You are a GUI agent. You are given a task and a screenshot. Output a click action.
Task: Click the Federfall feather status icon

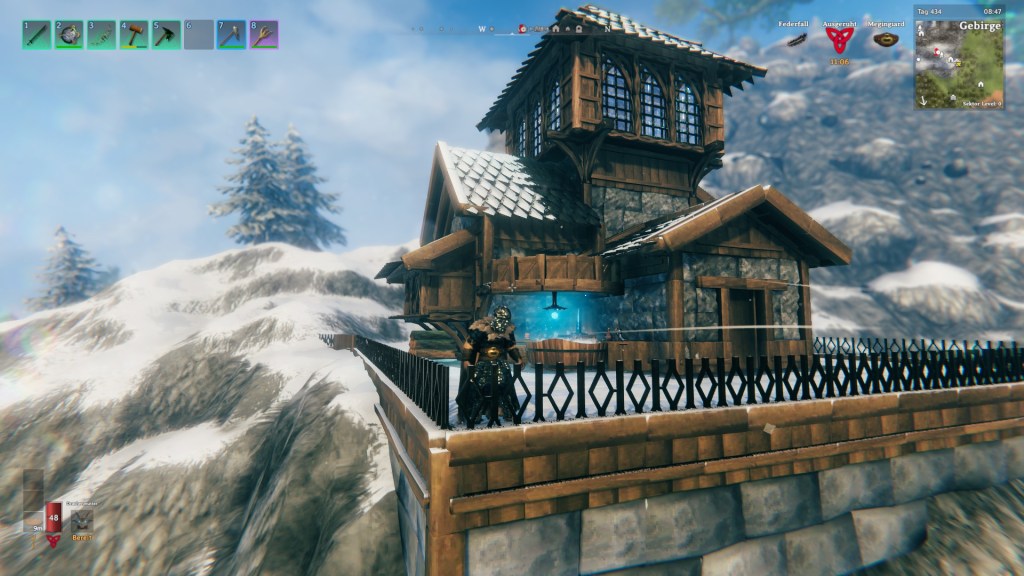pyautogui.click(x=796, y=40)
